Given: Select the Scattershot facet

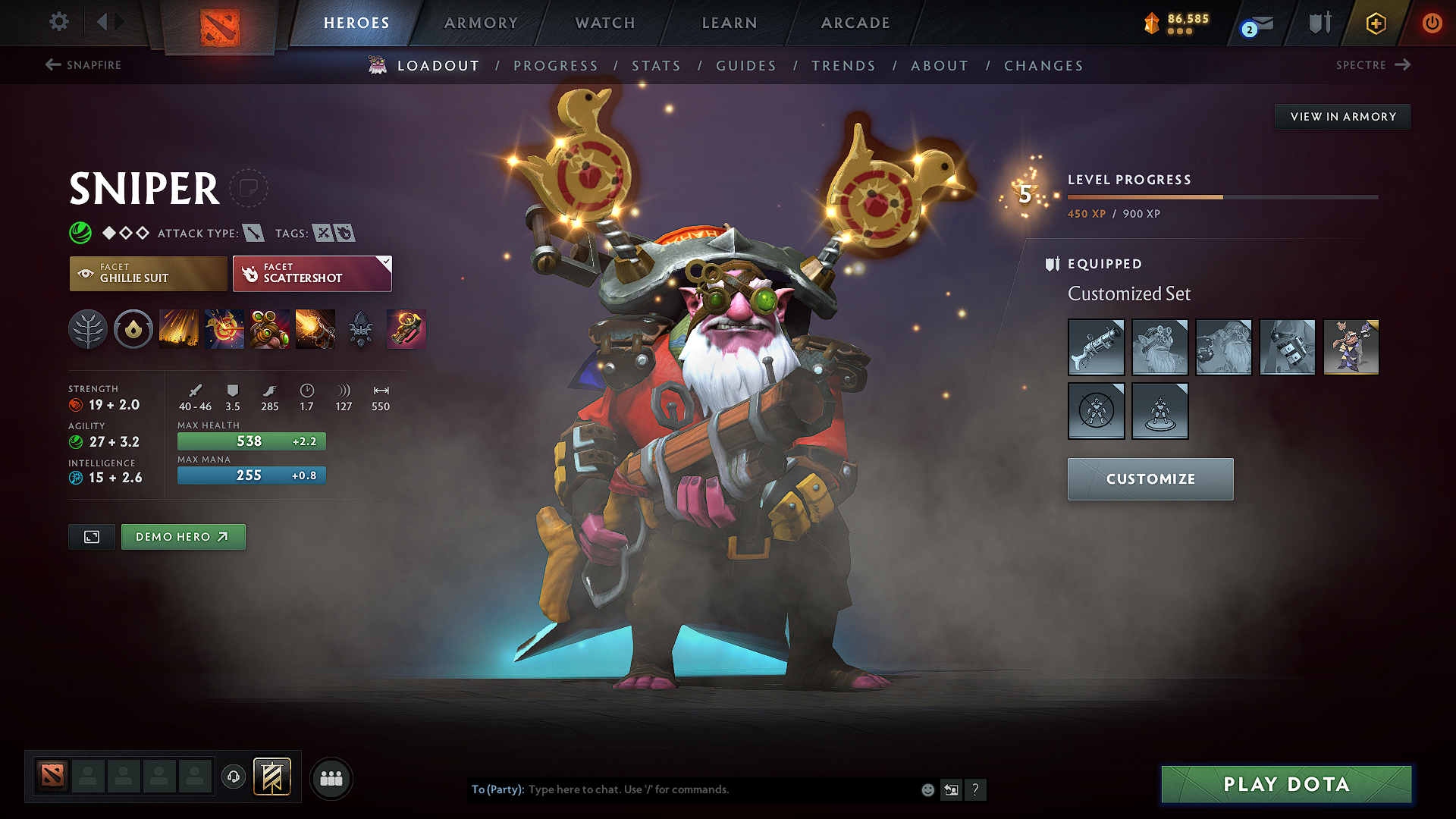Looking at the screenshot, I should [x=312, y=273].
